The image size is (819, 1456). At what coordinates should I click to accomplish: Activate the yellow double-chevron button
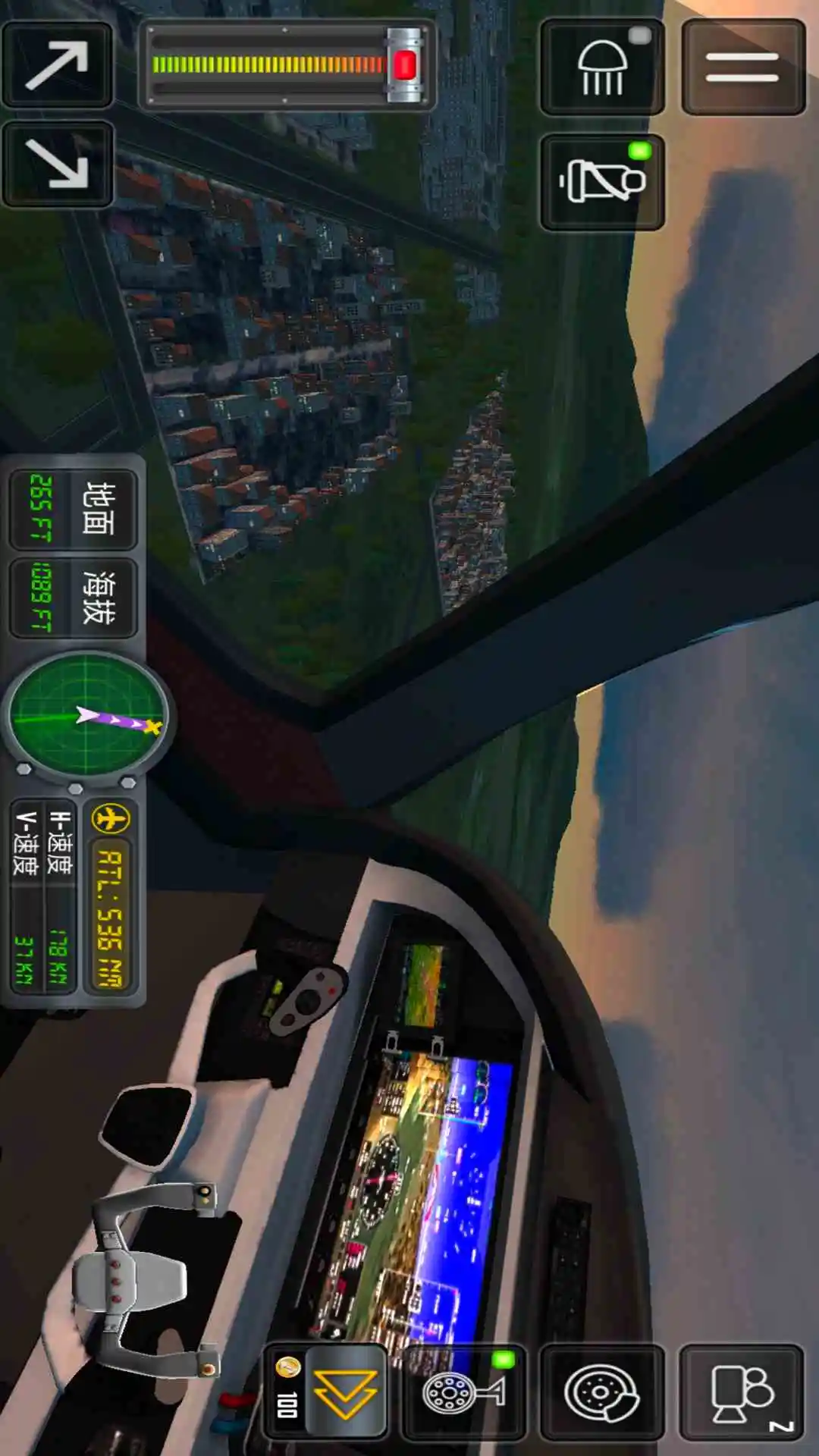[346, 1392]
